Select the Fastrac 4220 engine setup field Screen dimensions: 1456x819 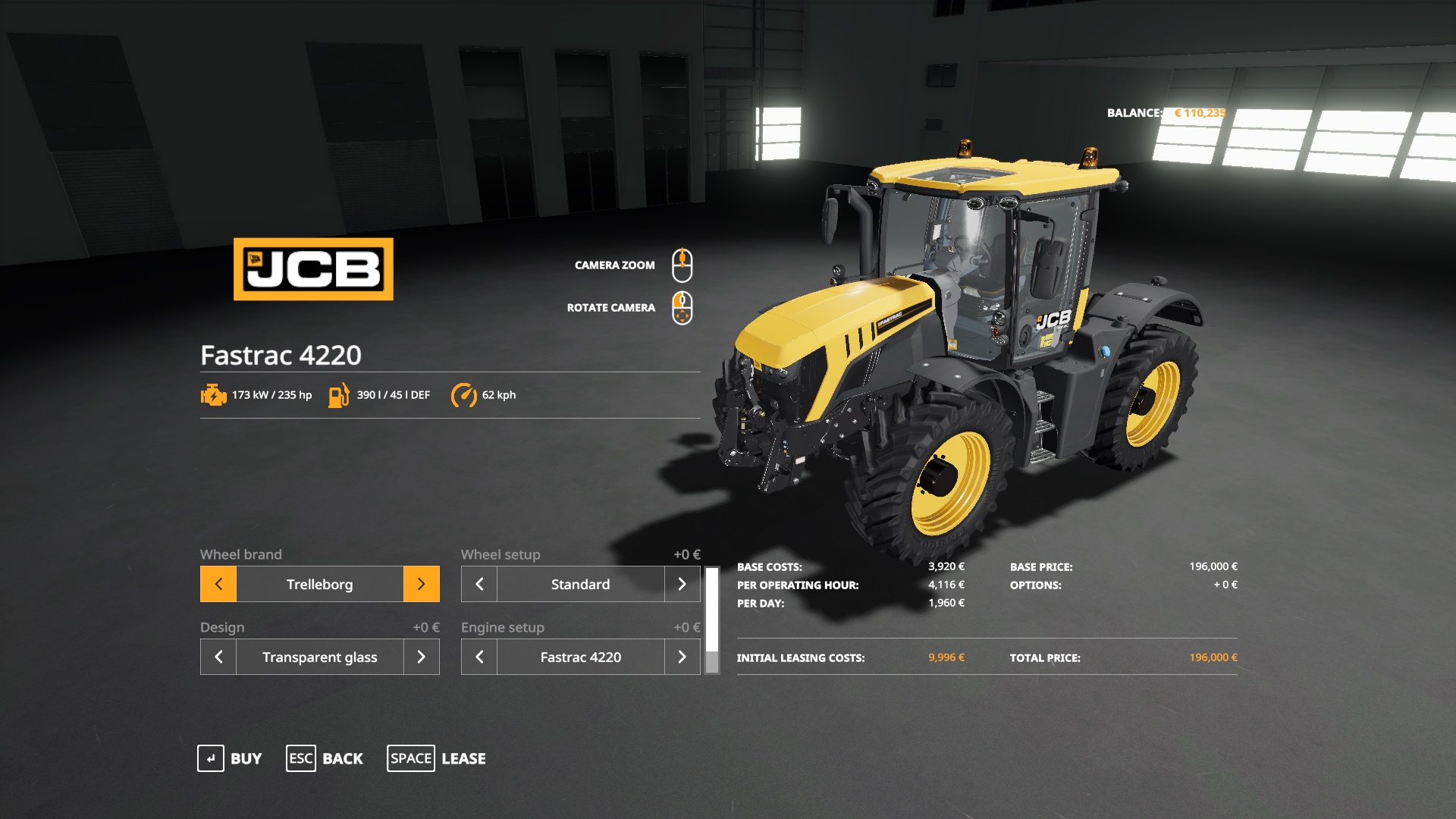coord(579,657)
